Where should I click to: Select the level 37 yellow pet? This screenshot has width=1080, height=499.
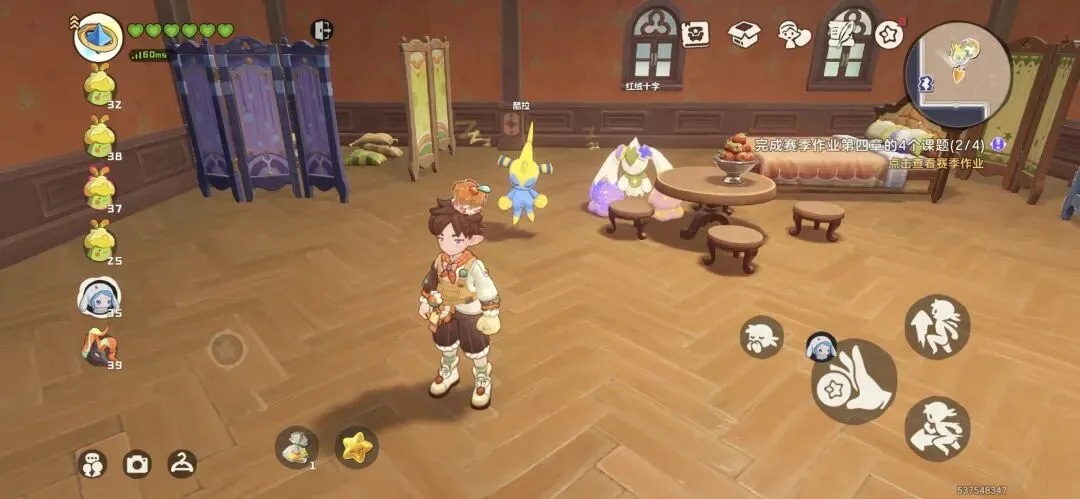[99, 187]
